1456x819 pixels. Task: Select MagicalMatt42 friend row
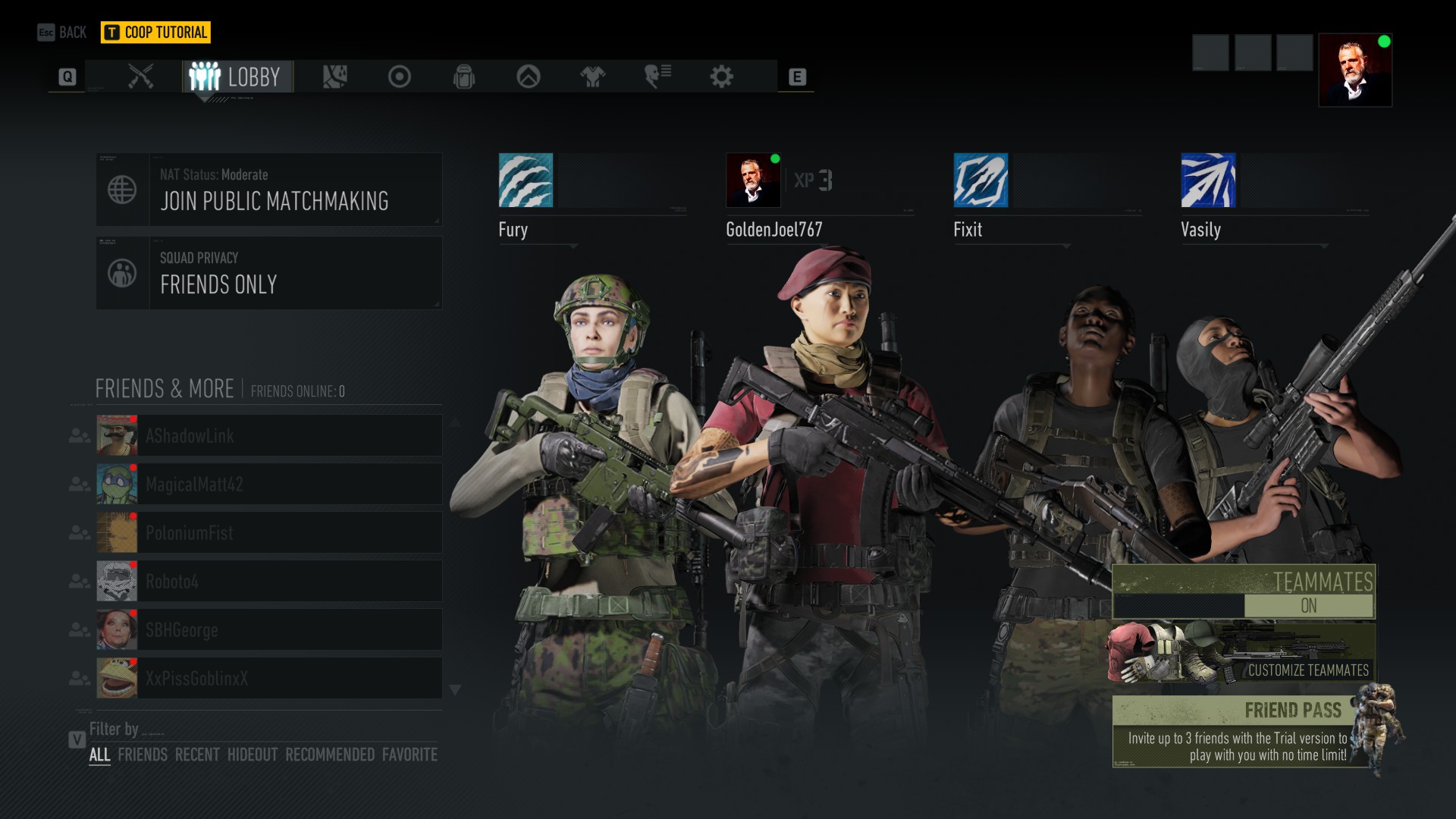click(269, 484)
